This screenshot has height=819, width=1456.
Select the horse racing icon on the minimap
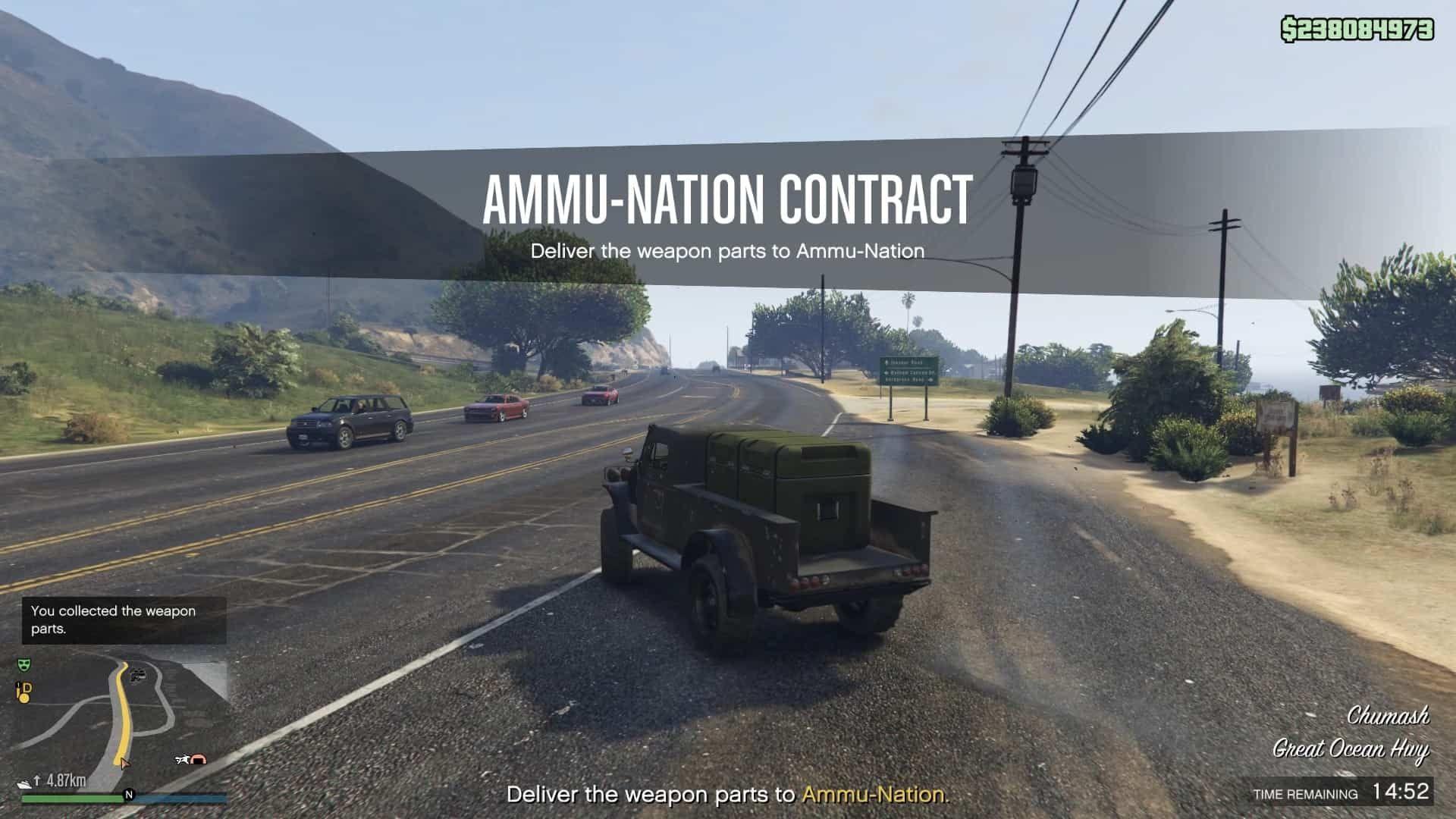[184, 759]
